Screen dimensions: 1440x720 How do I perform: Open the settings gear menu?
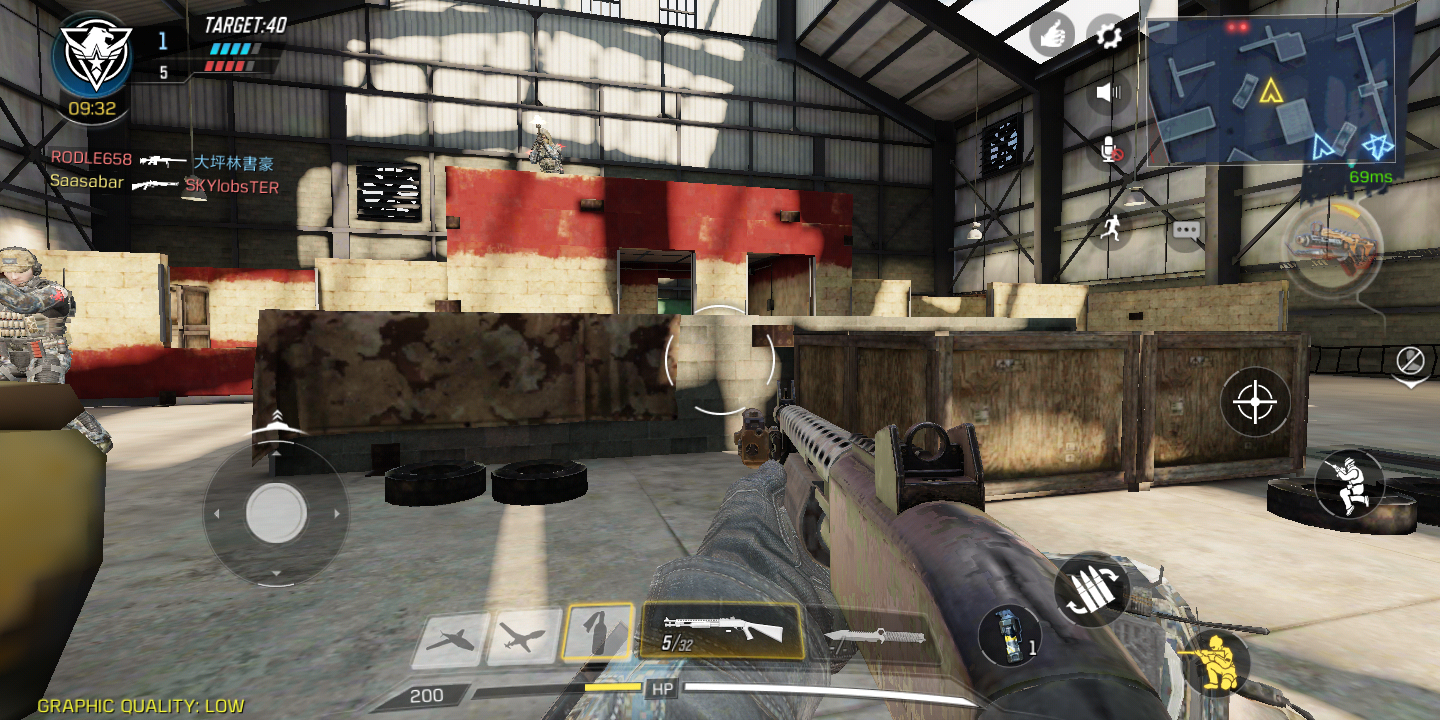tap(1108, 36)
